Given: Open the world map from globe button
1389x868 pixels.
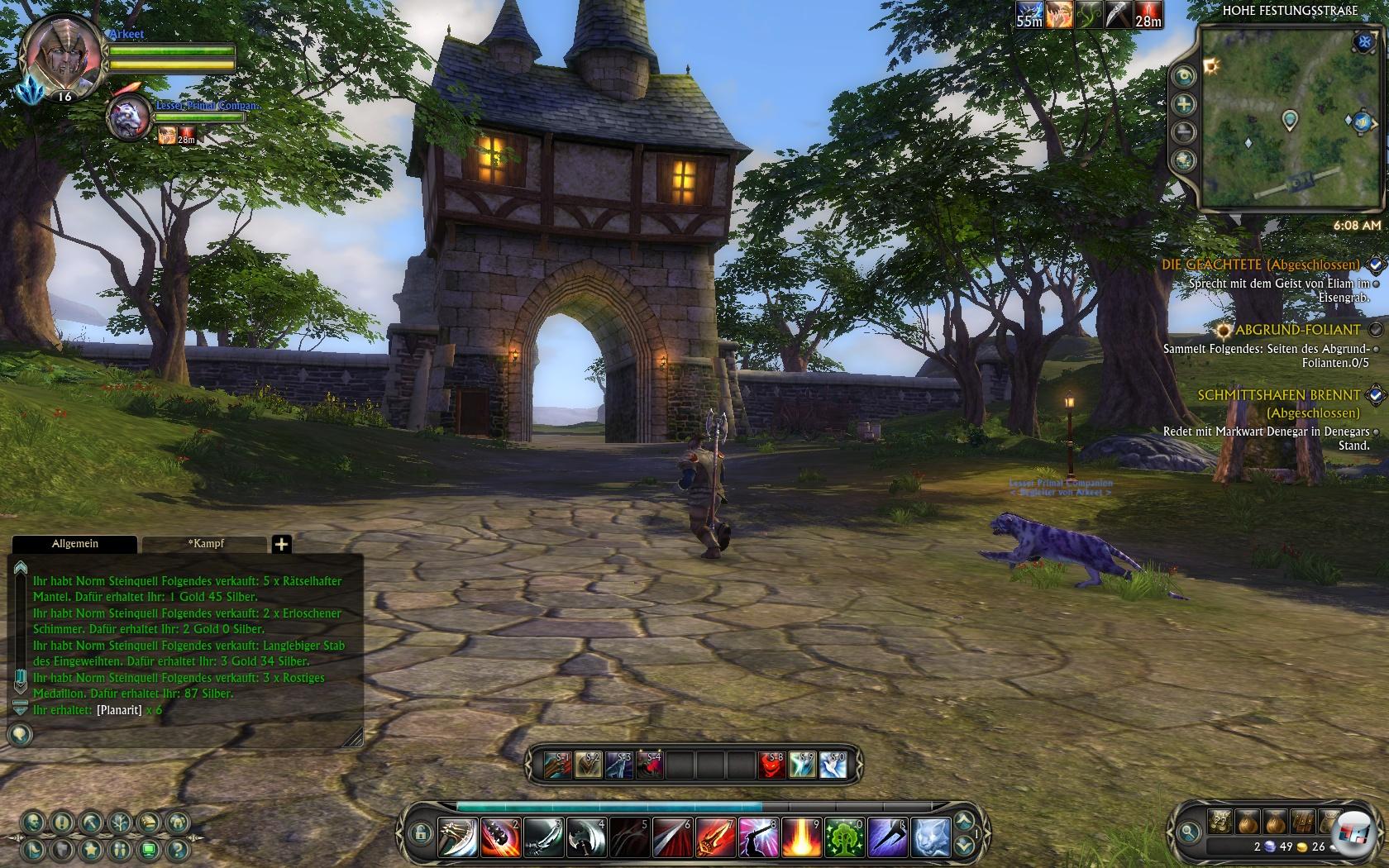Looking at the screenshot, I should tap(1185, 160).
